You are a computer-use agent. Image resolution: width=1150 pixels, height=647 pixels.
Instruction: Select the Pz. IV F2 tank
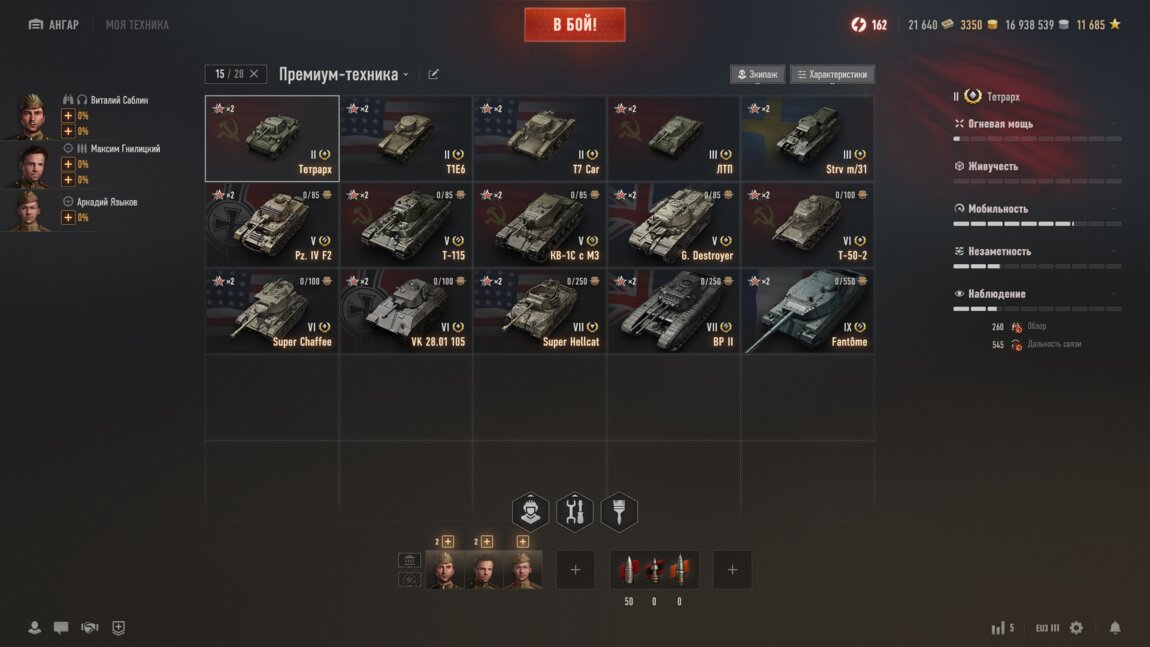tap(272, 224)
